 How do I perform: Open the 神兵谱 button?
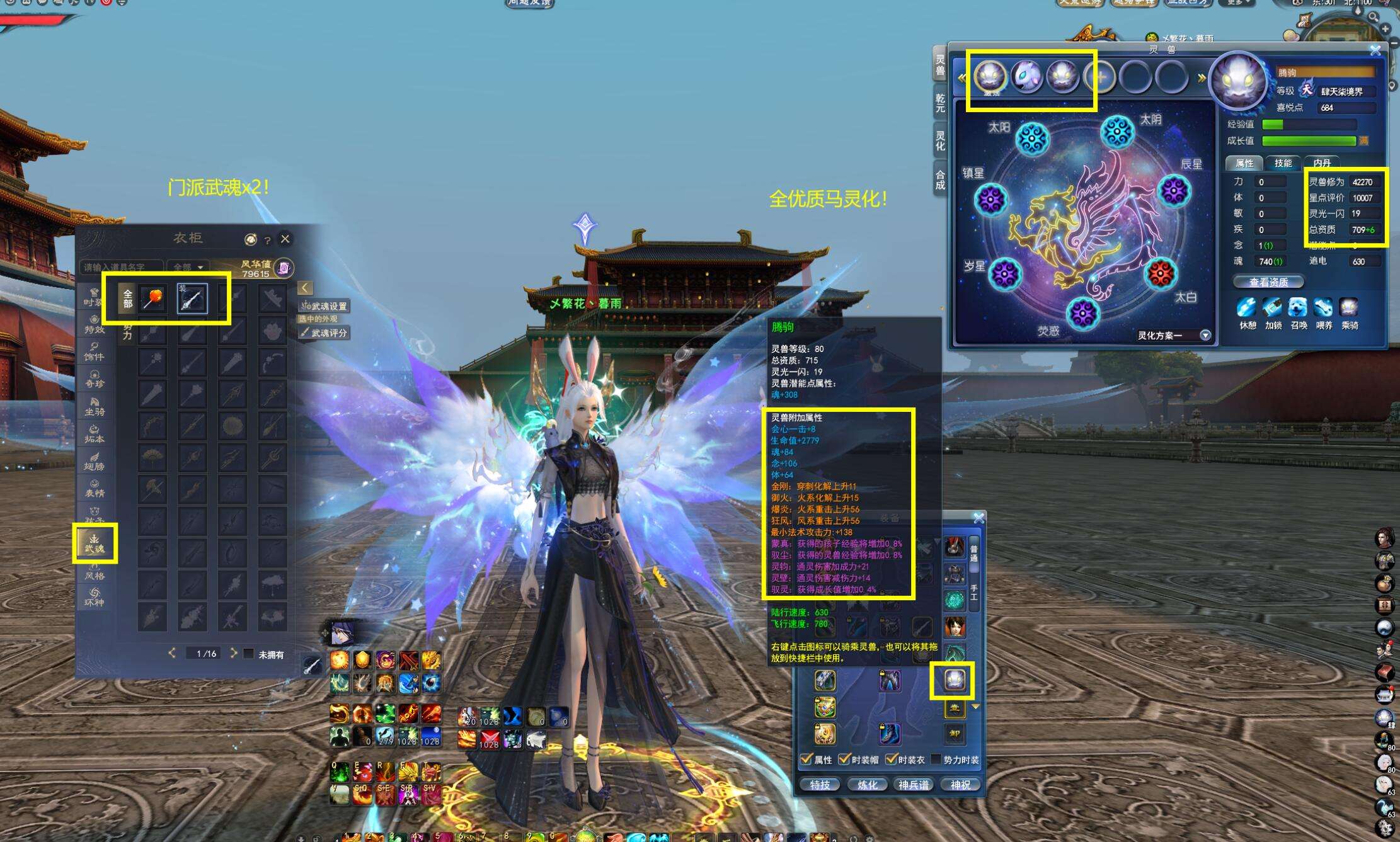[x=914, y=785]
